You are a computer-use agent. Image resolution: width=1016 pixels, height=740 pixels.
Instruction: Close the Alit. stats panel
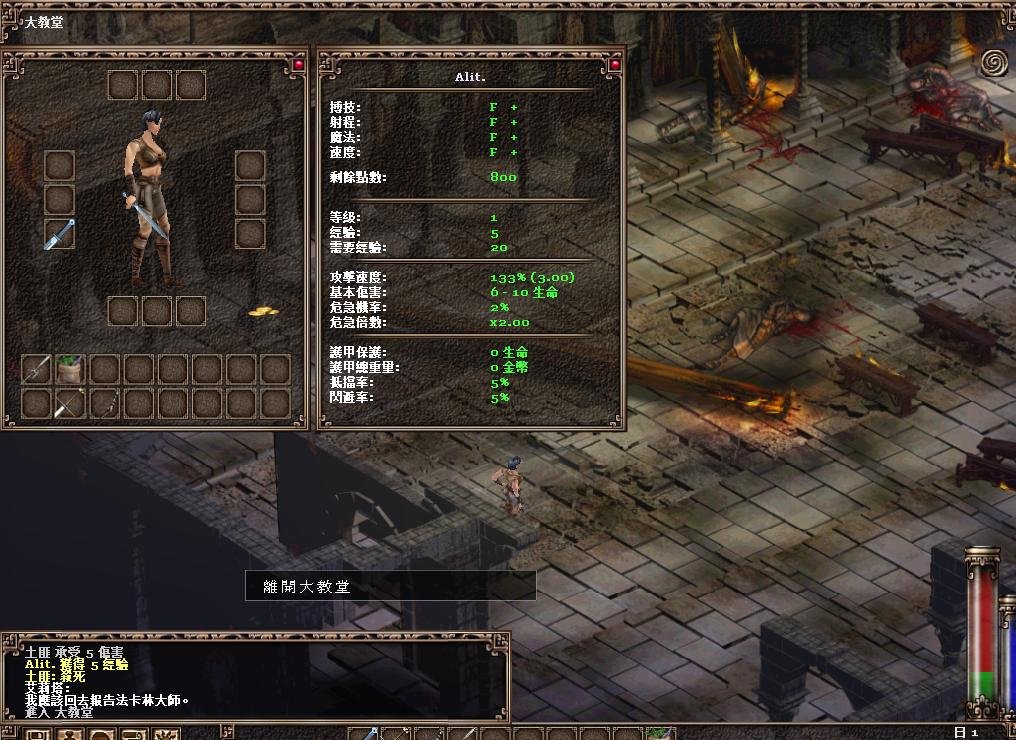614,65
